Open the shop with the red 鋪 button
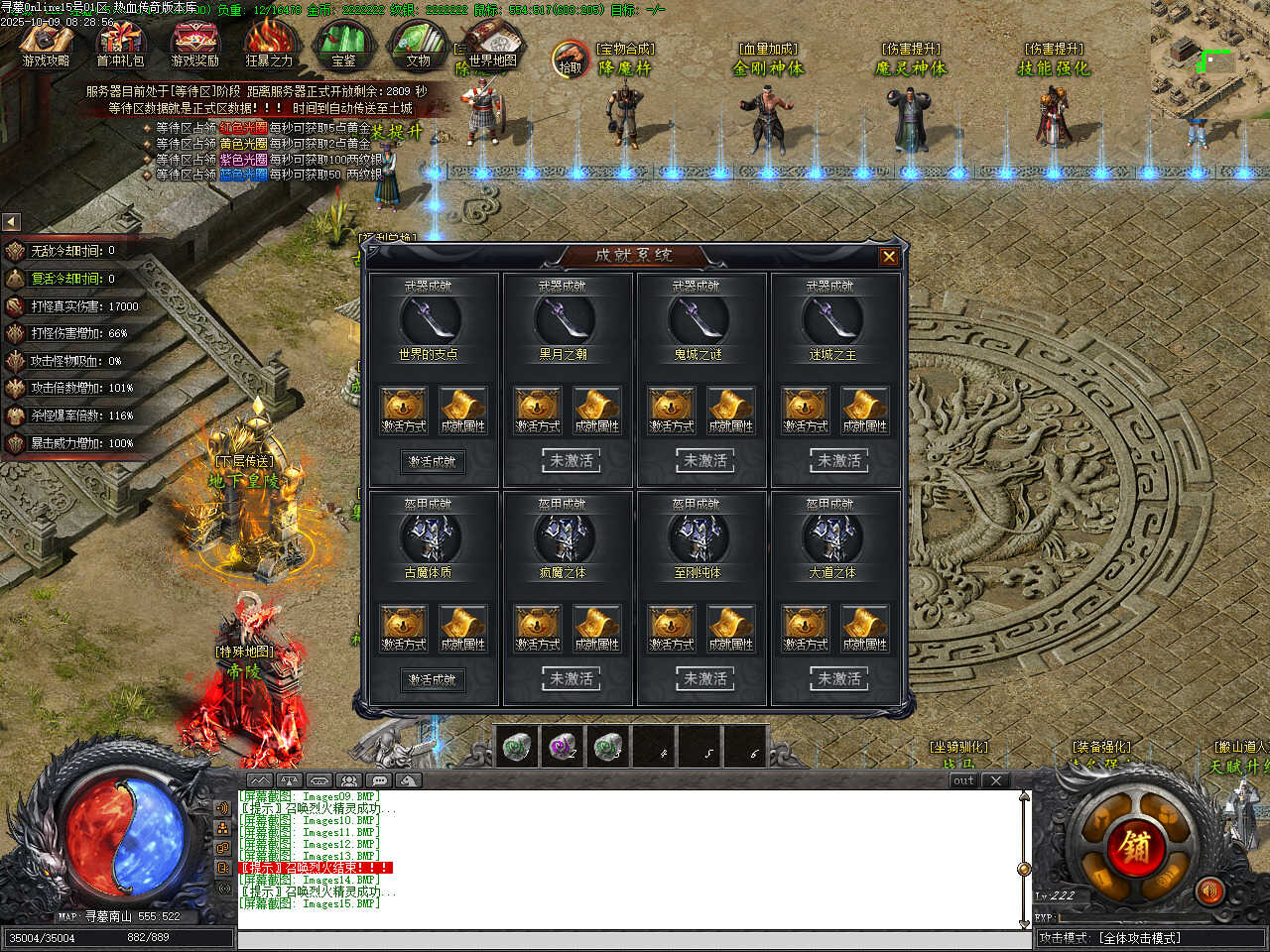This screenshot has height=952, width=1270. (x=1134, y=848)
